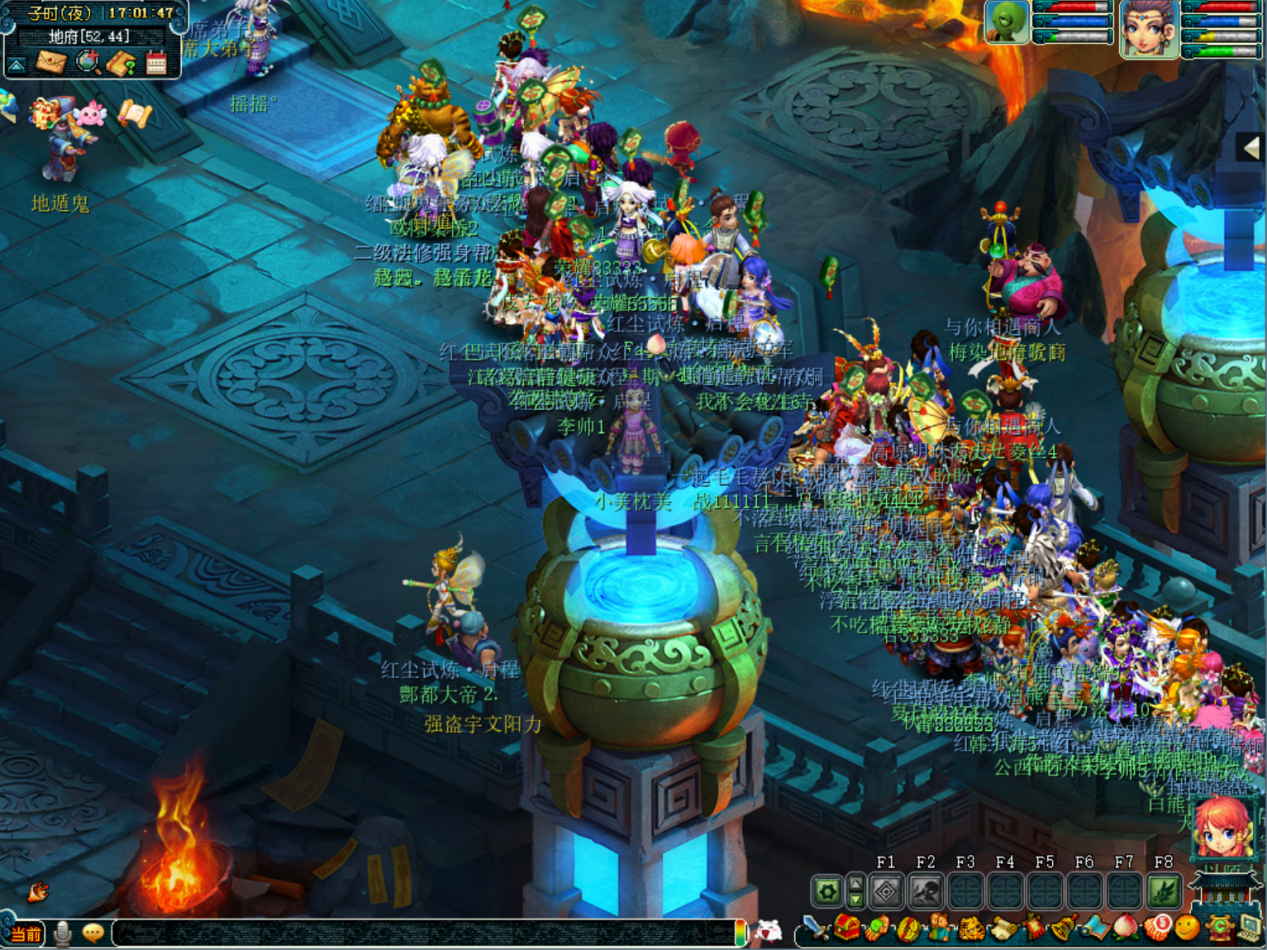Open the world map magnifier icon
The height and width of the screenshot is (950, 1267).
coord(88,63)
